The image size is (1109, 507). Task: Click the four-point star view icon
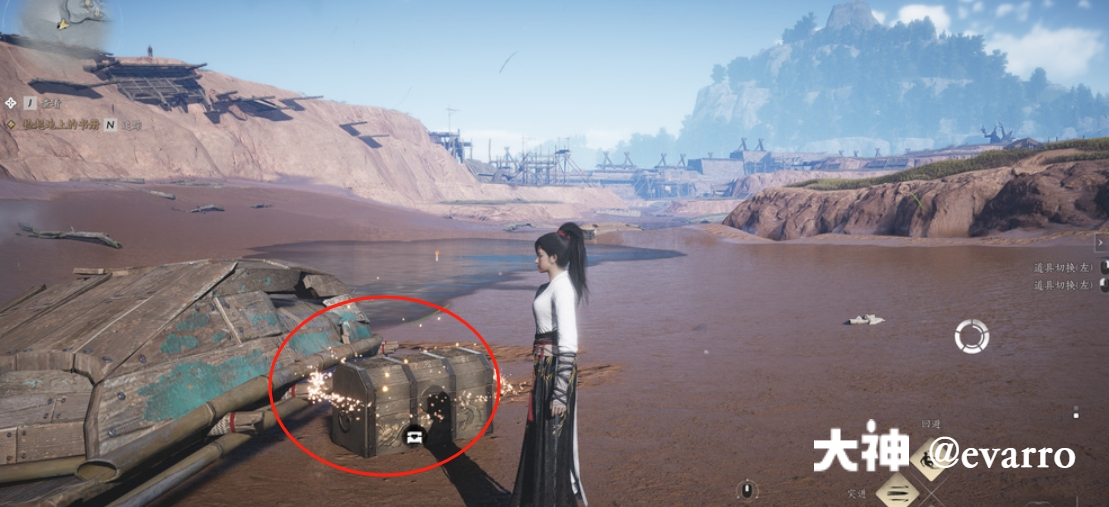point(11,102)
